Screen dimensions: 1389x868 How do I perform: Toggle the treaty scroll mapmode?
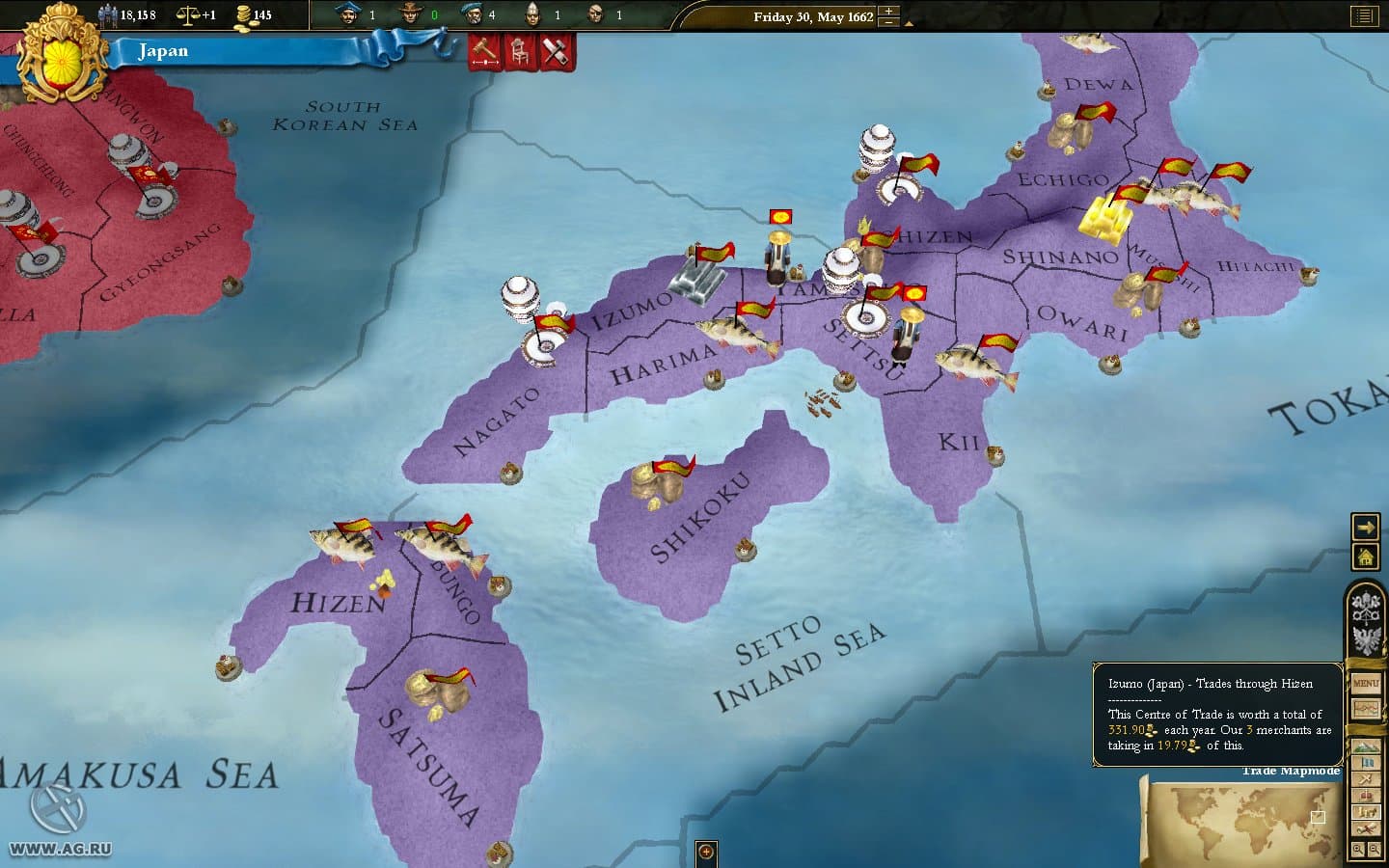(x=1365, y=827)
